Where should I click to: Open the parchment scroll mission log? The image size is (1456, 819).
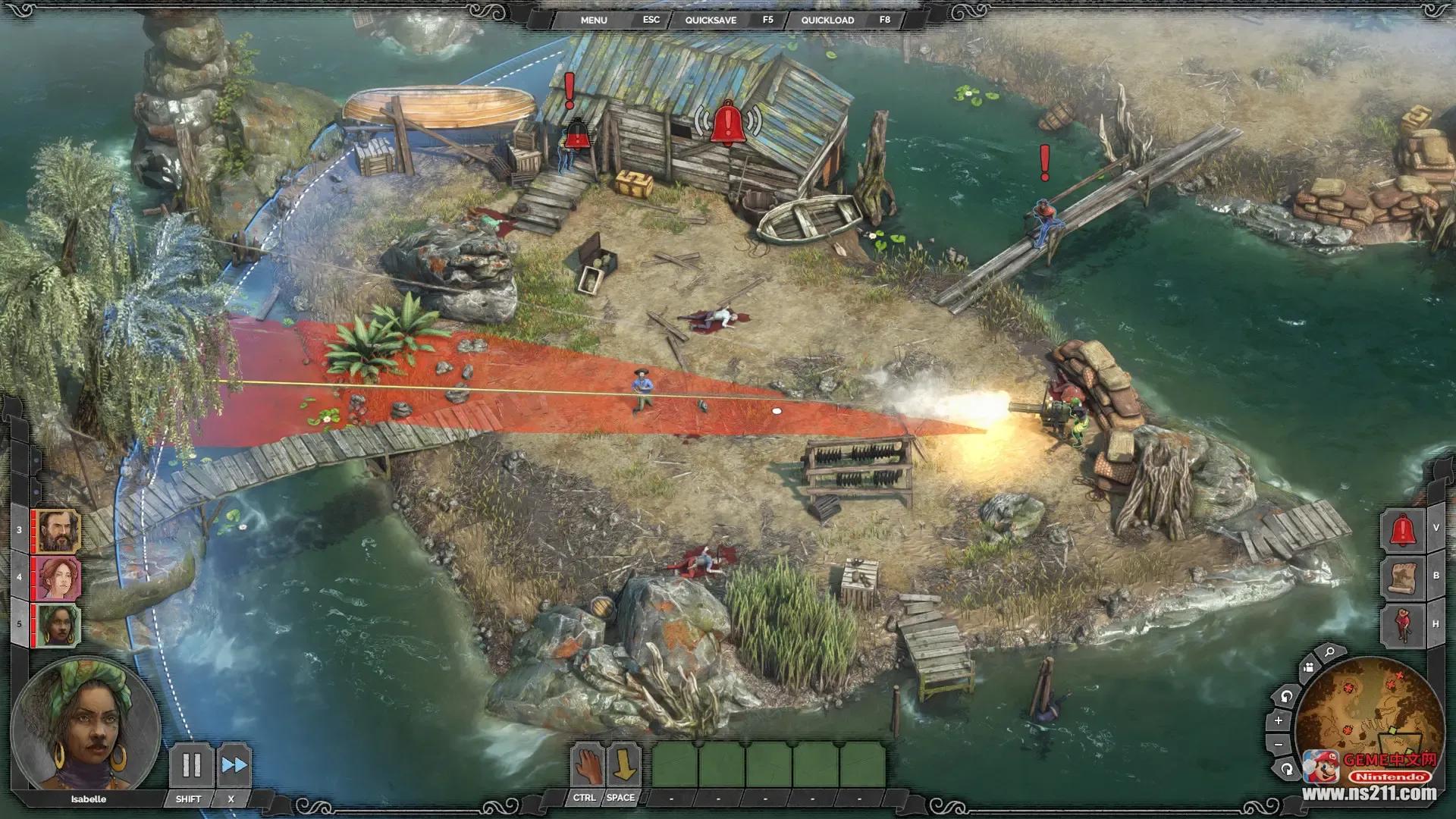(1402, 576)
